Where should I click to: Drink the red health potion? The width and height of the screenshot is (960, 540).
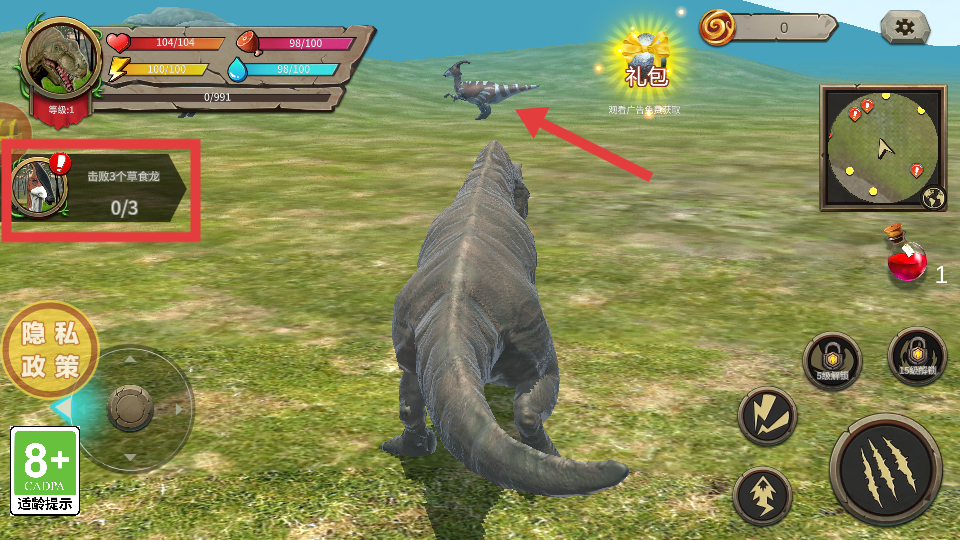tap(907, 262)
